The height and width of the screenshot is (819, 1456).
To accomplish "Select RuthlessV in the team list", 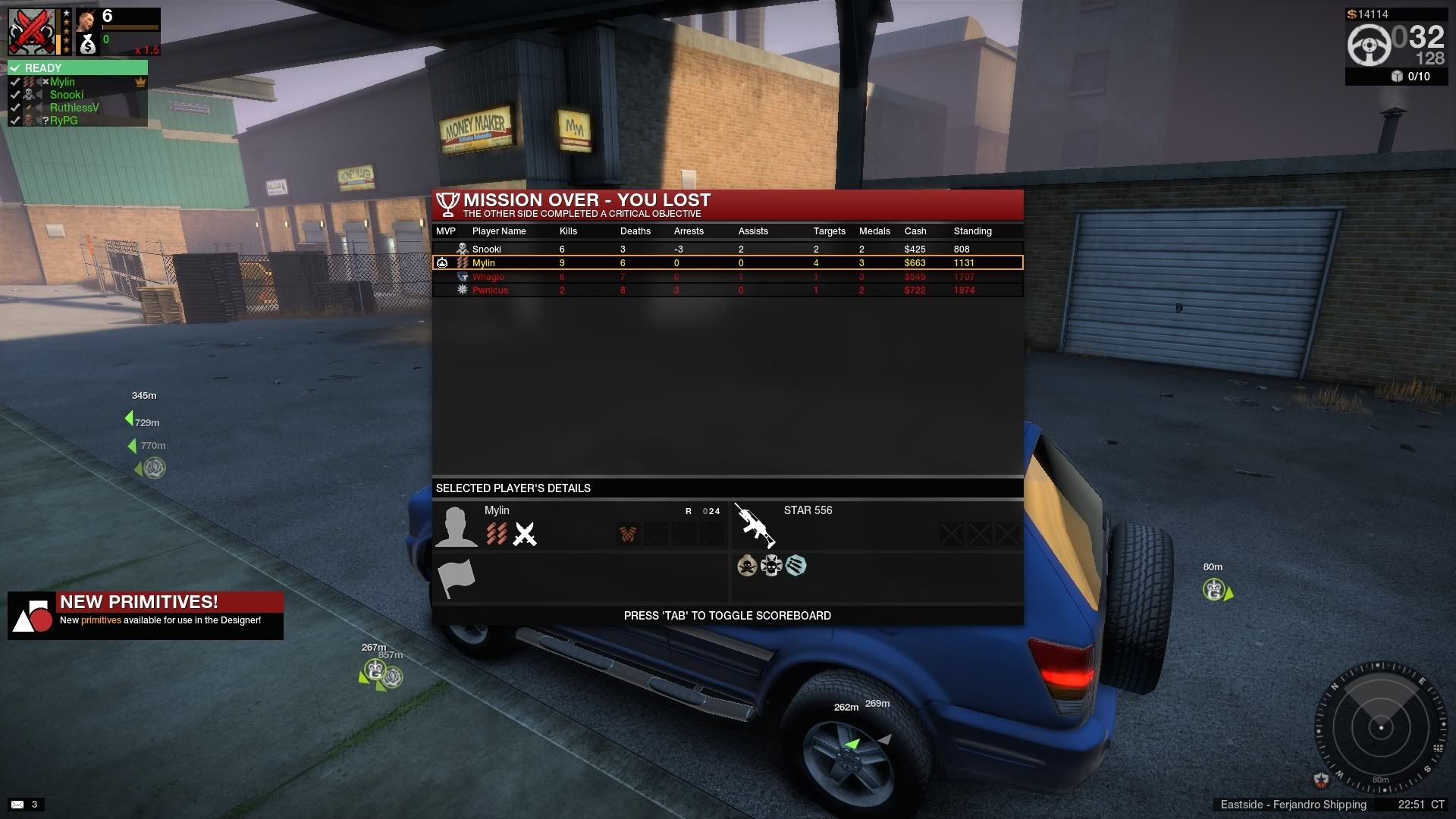I will pos(74,108).
